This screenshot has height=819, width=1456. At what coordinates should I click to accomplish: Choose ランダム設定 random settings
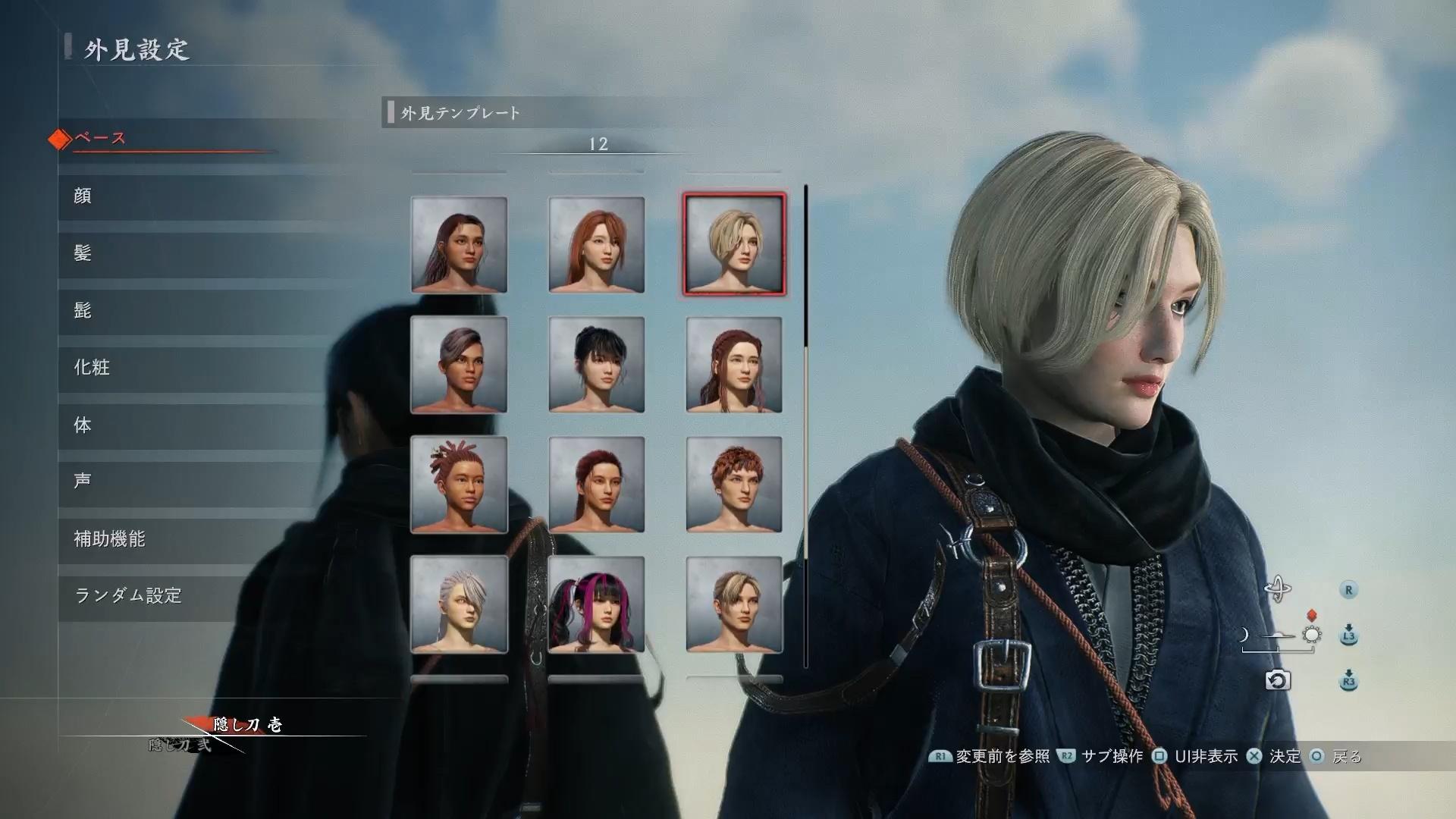[x=128, y=596]
